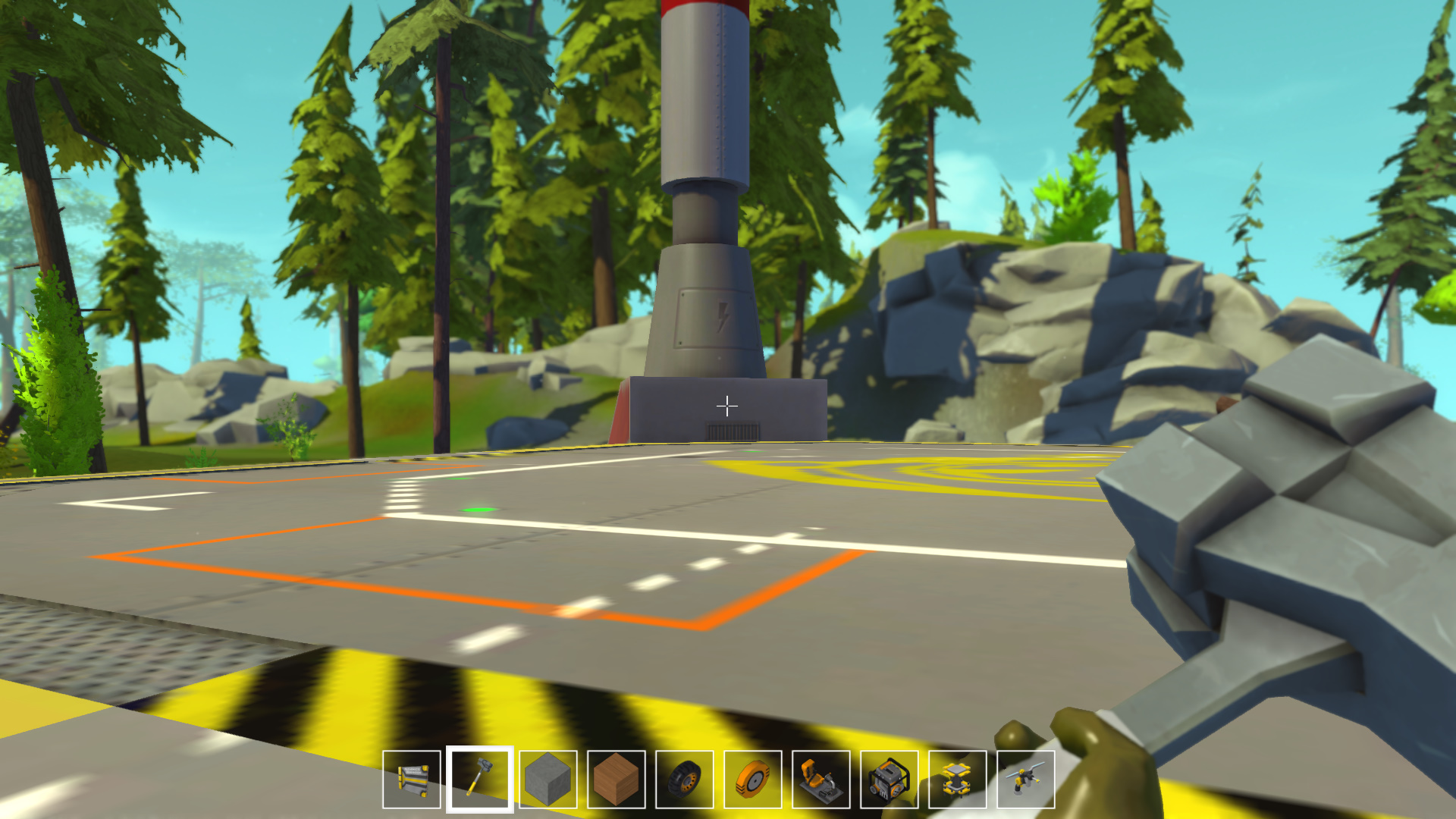Choose the connect tool slot
1456x819 pixels.
pos(1026,780)
